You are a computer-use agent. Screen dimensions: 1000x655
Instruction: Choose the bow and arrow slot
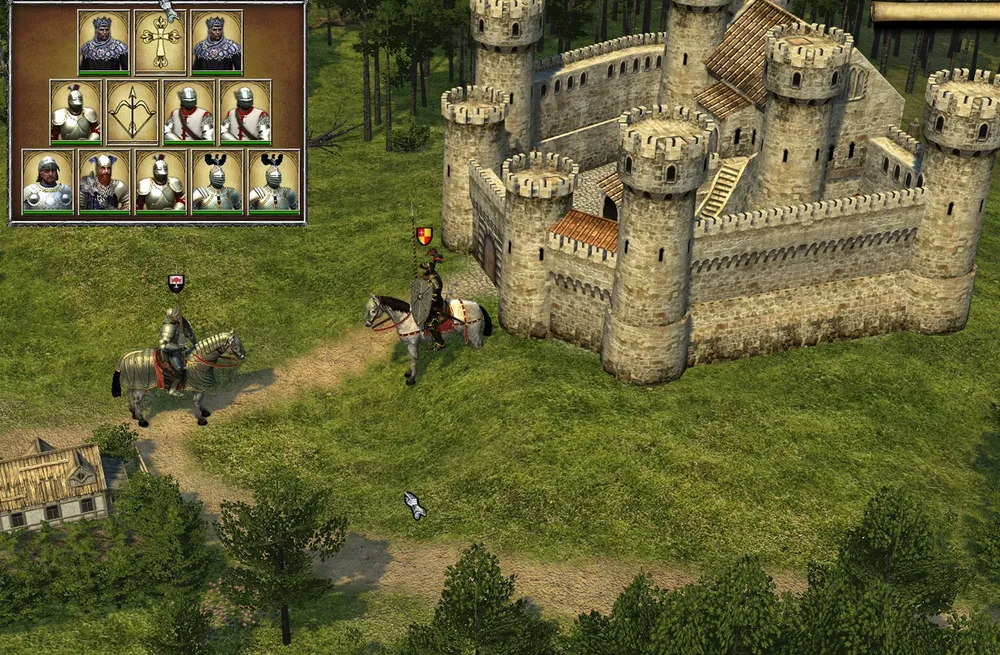click(132, 112)
